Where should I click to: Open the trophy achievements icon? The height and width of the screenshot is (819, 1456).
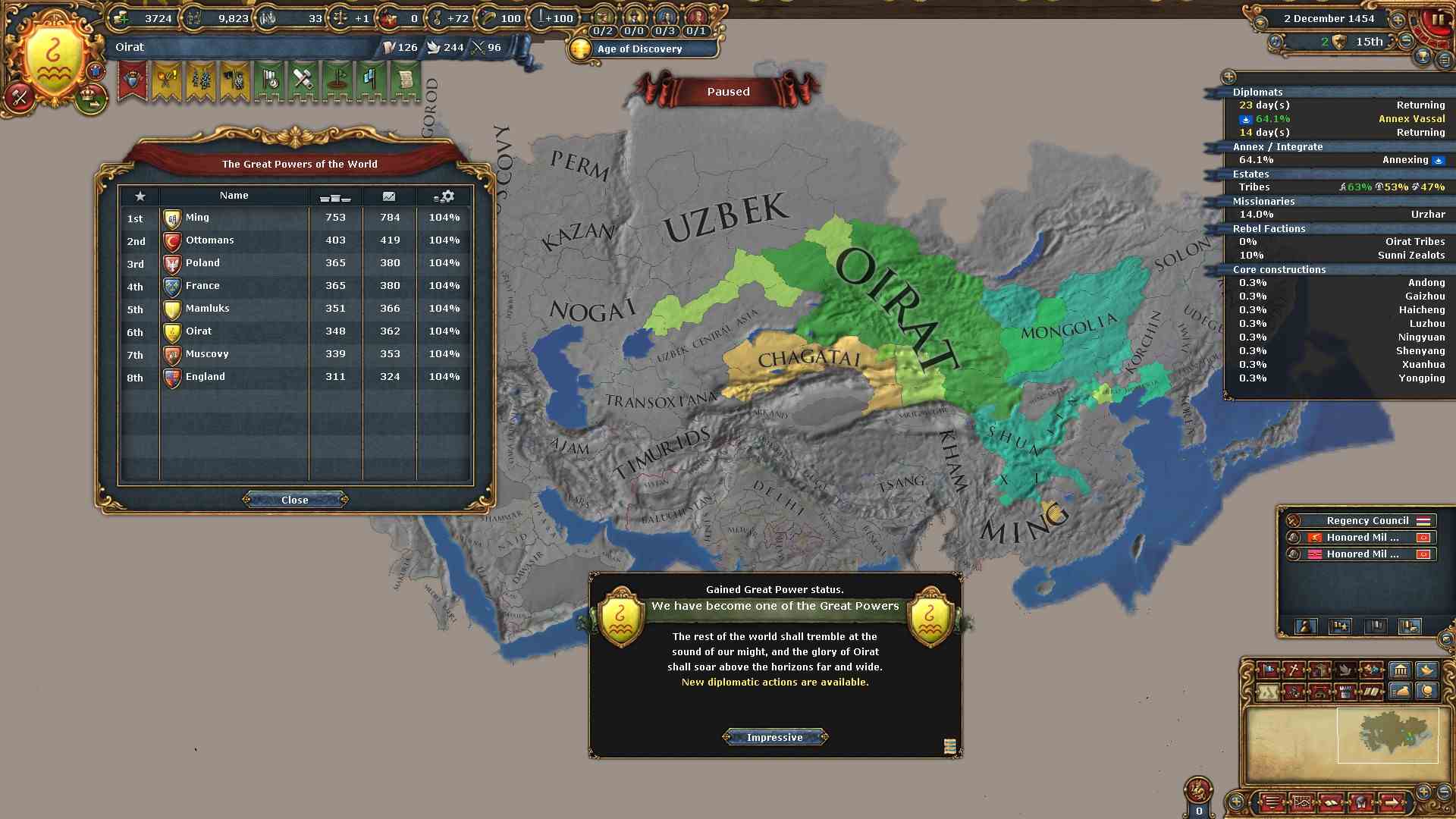point(1423,58)
